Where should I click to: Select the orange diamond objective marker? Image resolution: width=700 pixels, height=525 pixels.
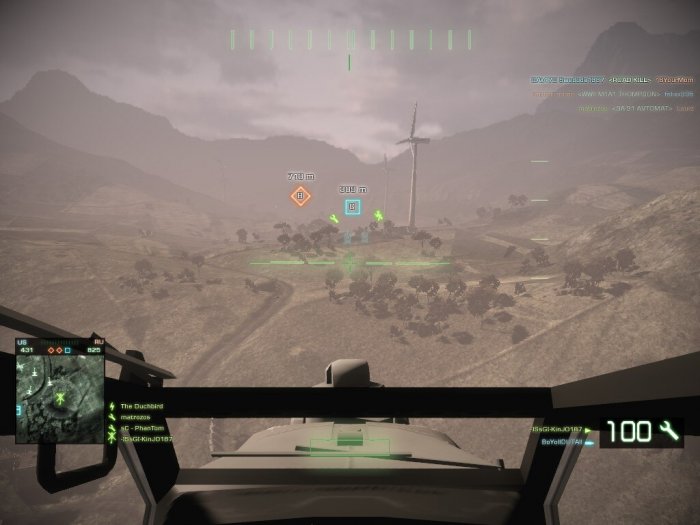click(299, 196)
